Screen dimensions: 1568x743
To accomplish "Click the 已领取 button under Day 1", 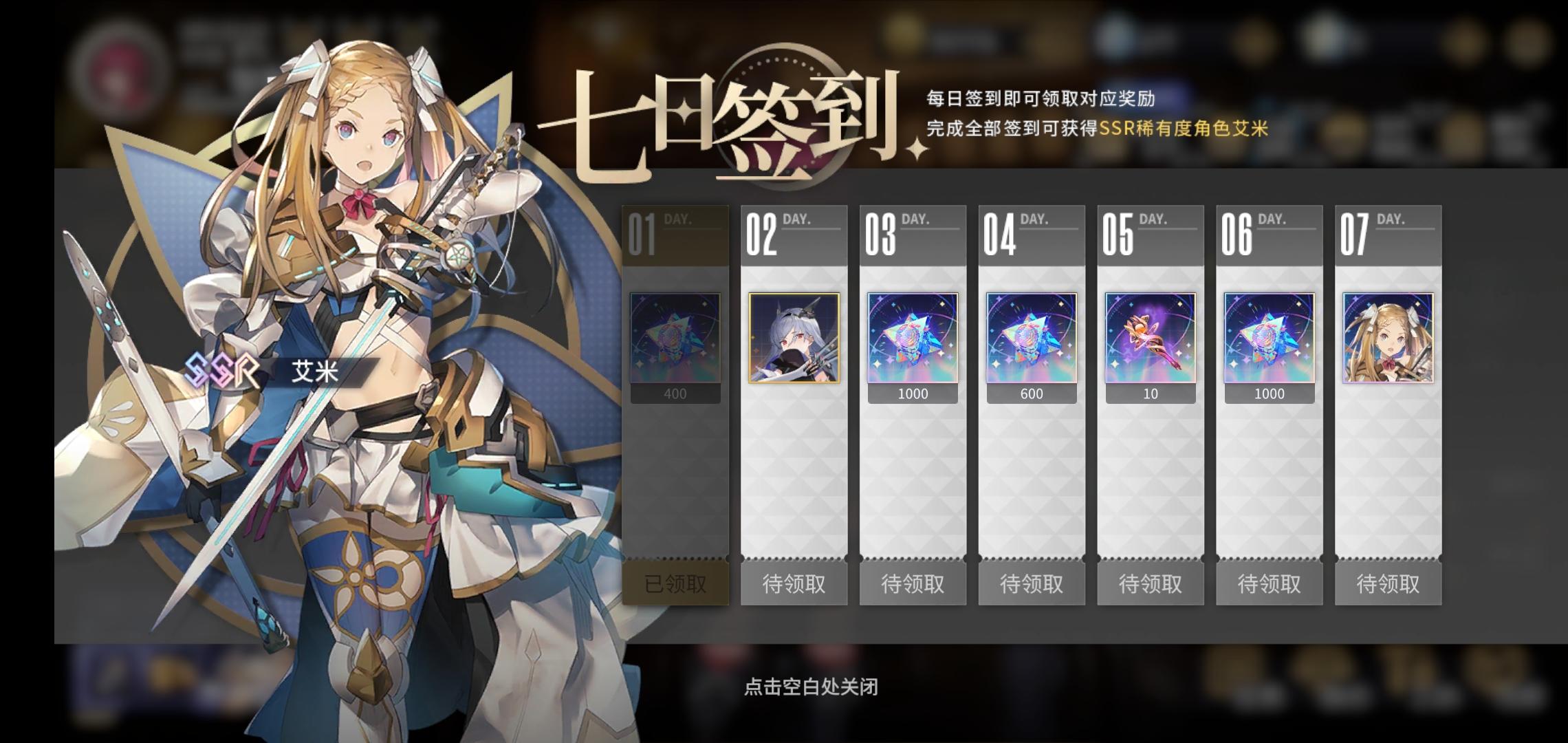I will pyautogui.click(x=676, y=583).
